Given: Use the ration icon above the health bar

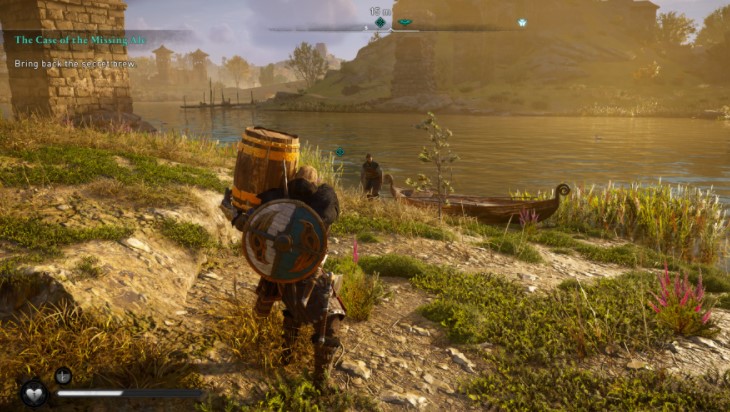Looking at the screenshot, I should tap(62, 376).
